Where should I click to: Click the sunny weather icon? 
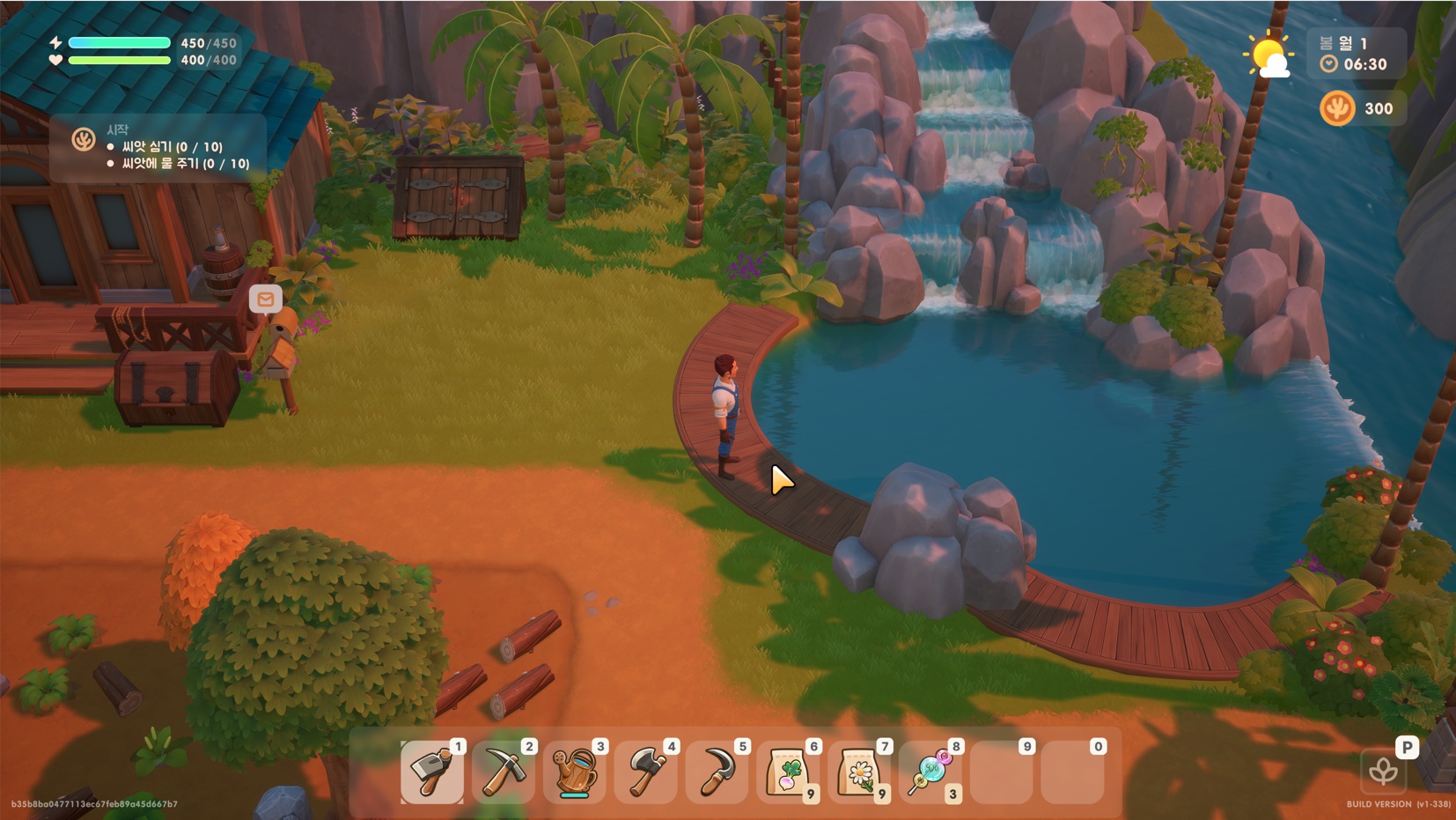[x=1268, y=56]
